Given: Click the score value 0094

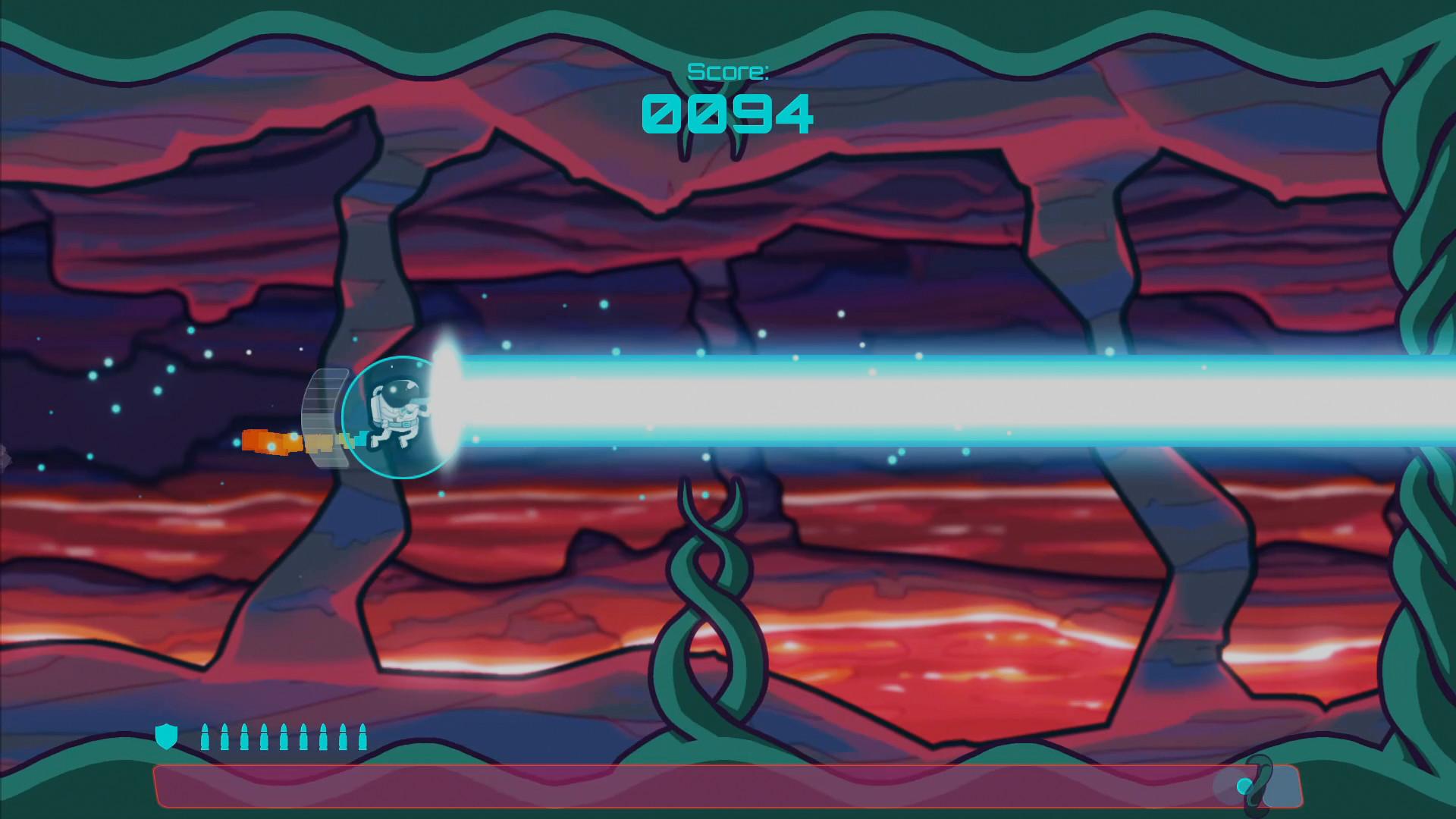Looking at the screenshot, I should coord(729,112).
